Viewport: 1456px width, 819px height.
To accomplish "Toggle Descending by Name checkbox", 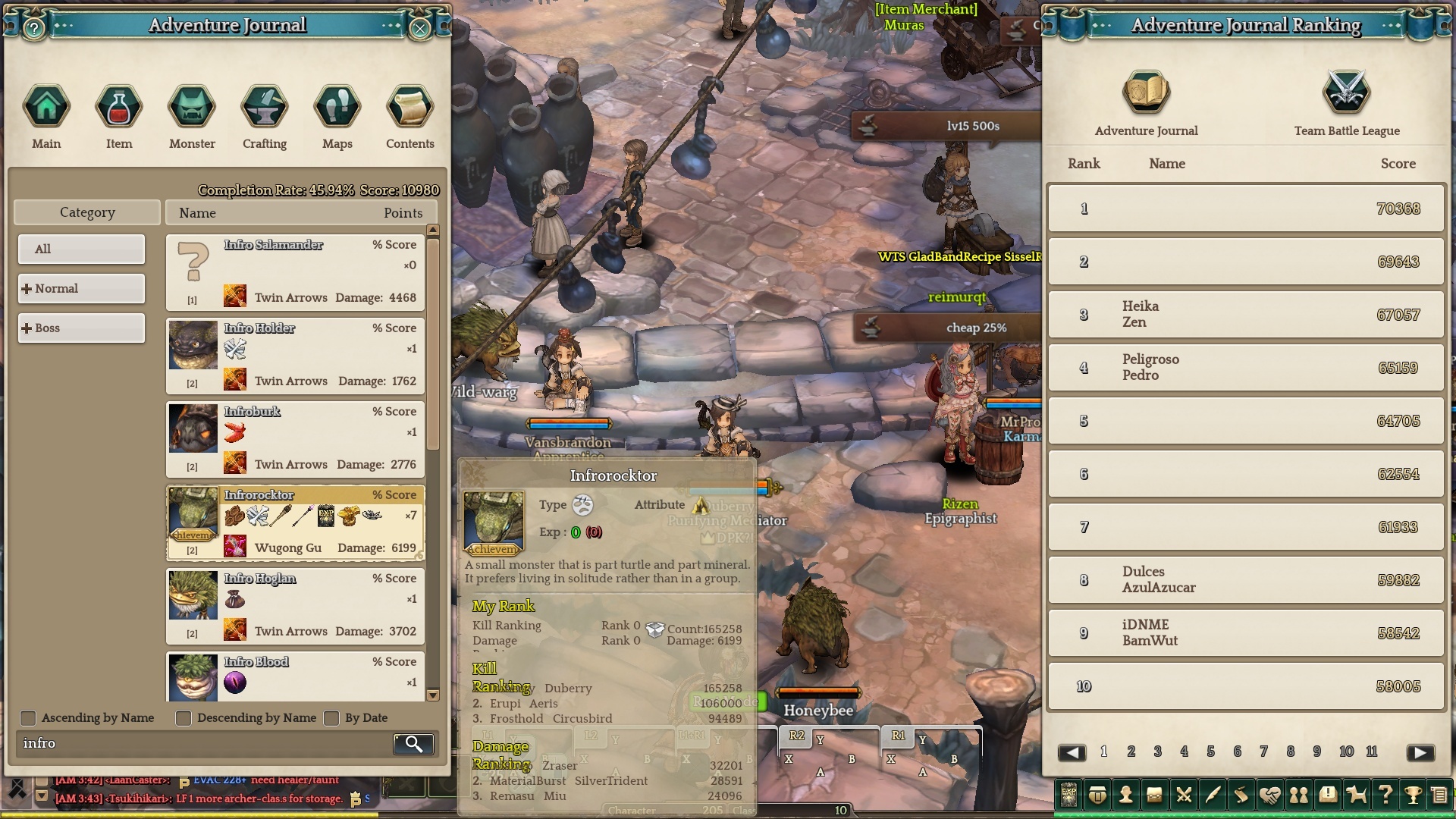I will [x=184, y=718].
